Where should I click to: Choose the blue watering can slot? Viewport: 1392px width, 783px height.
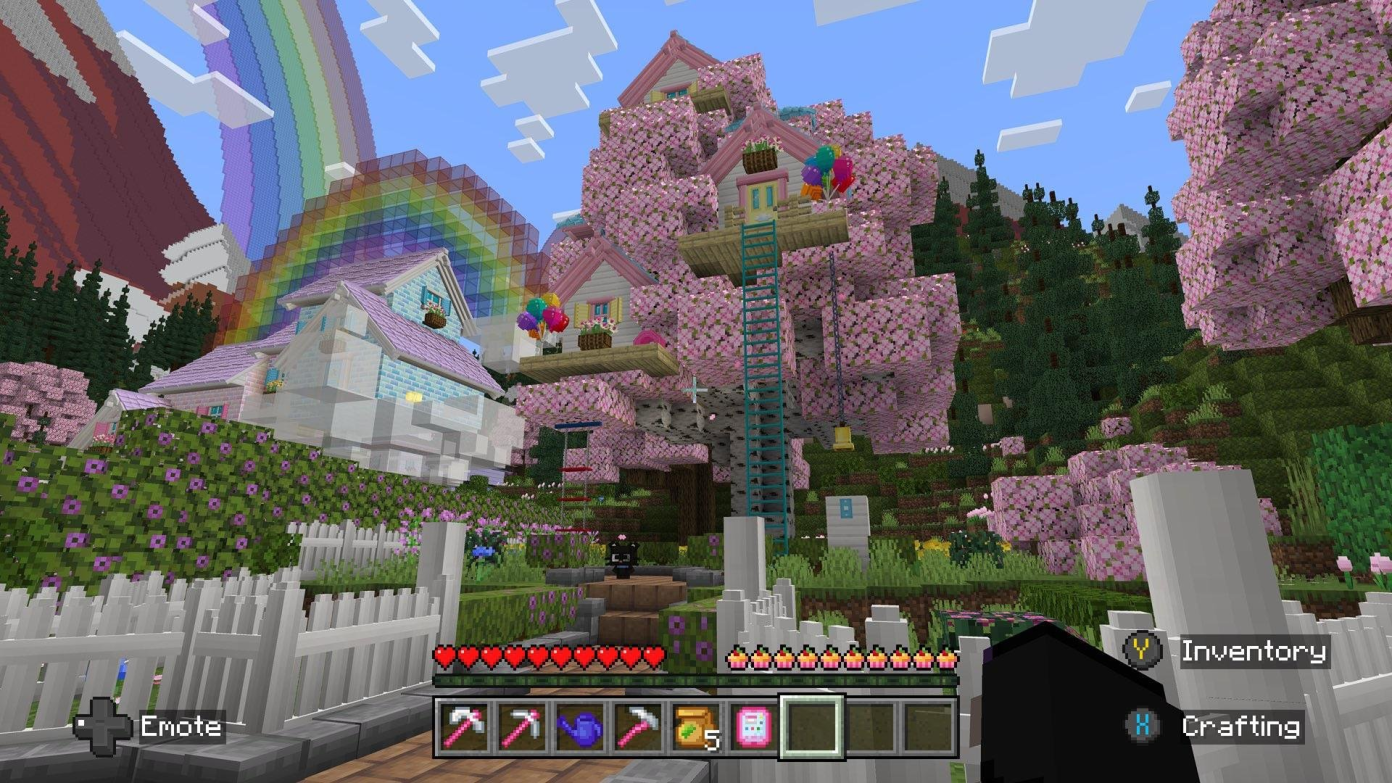click(x=580, y=727)
